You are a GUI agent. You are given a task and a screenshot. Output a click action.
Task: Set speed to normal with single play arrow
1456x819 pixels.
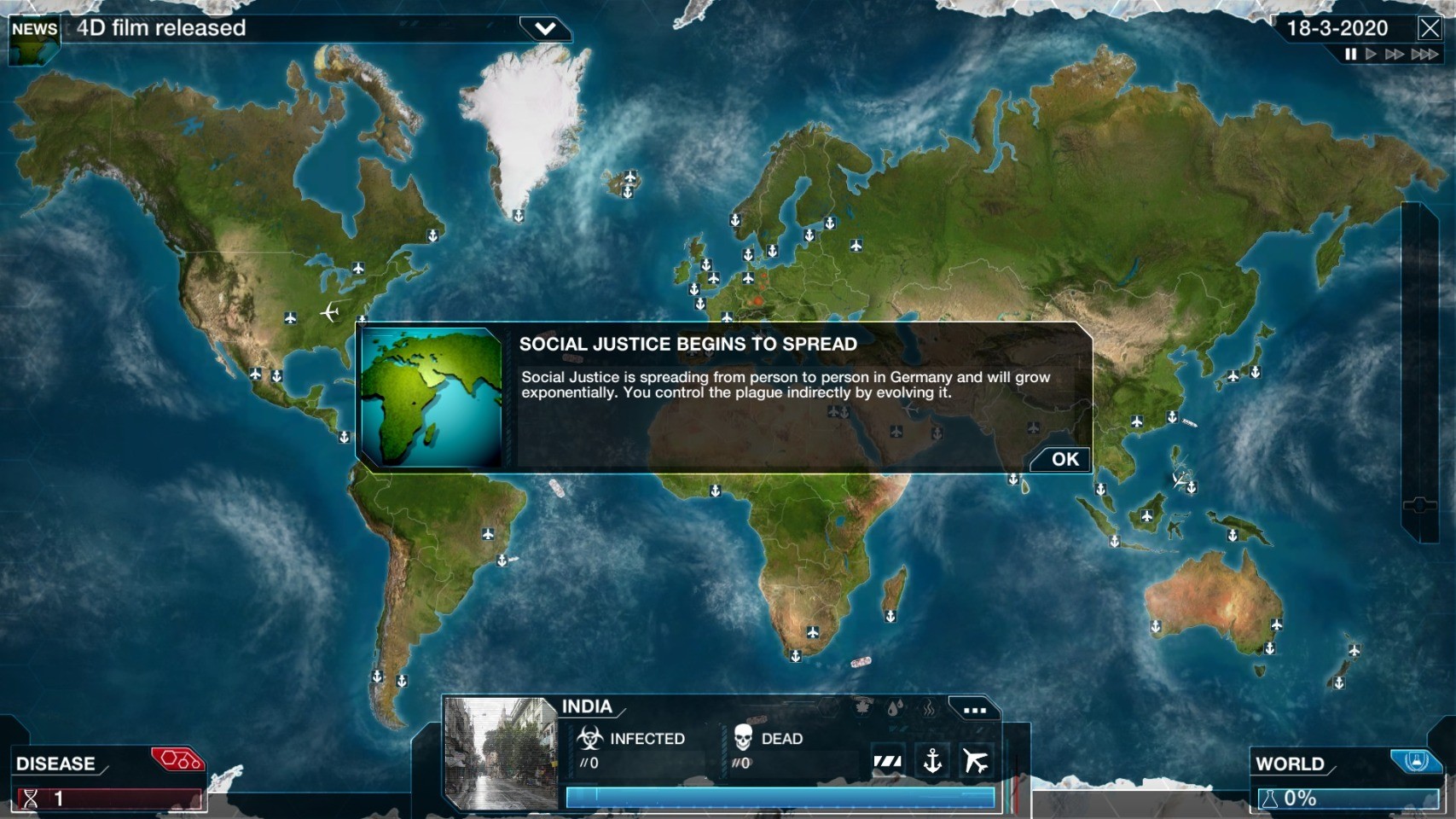1371,55
